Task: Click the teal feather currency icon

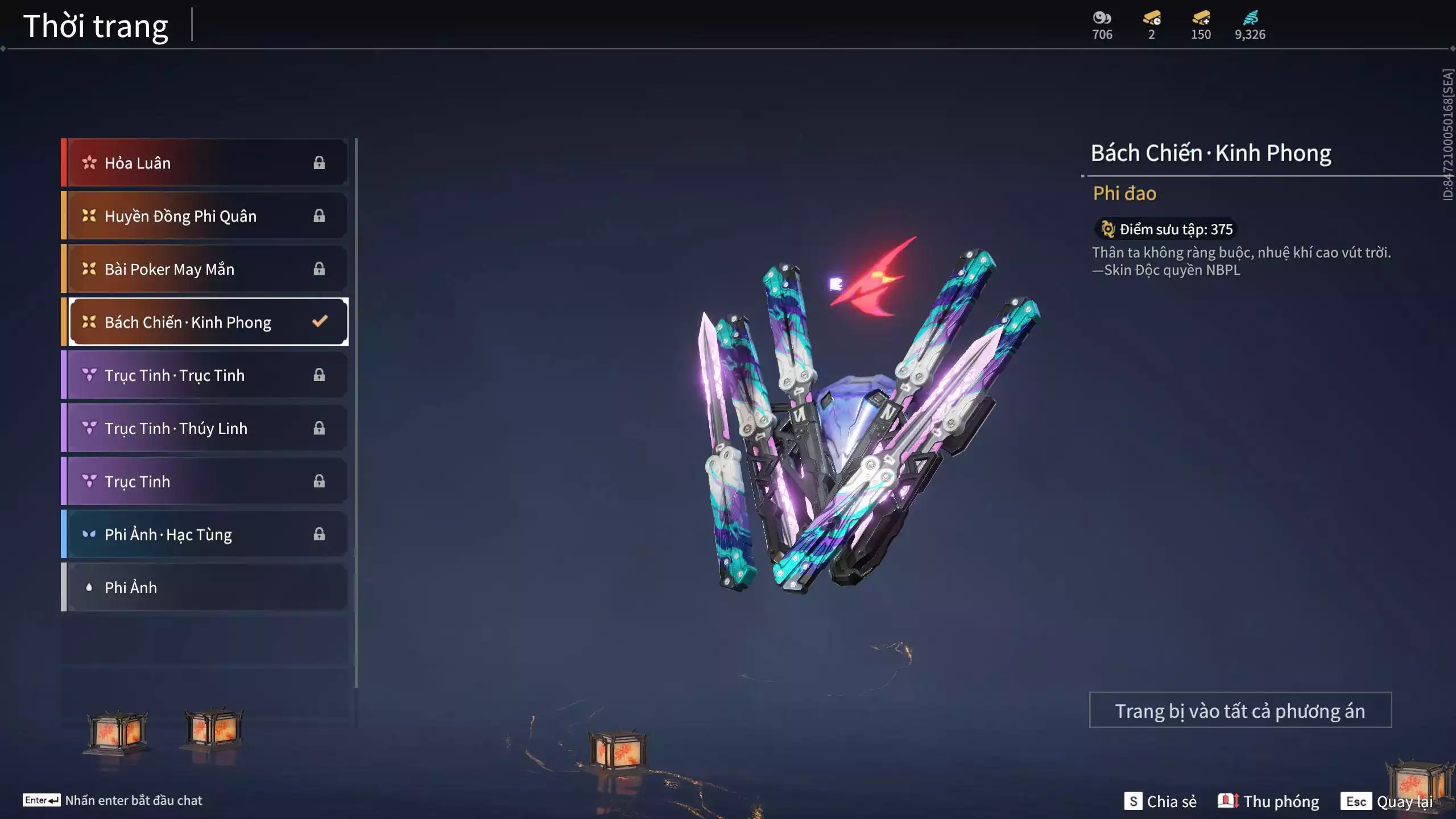Action: point(1250,18)
